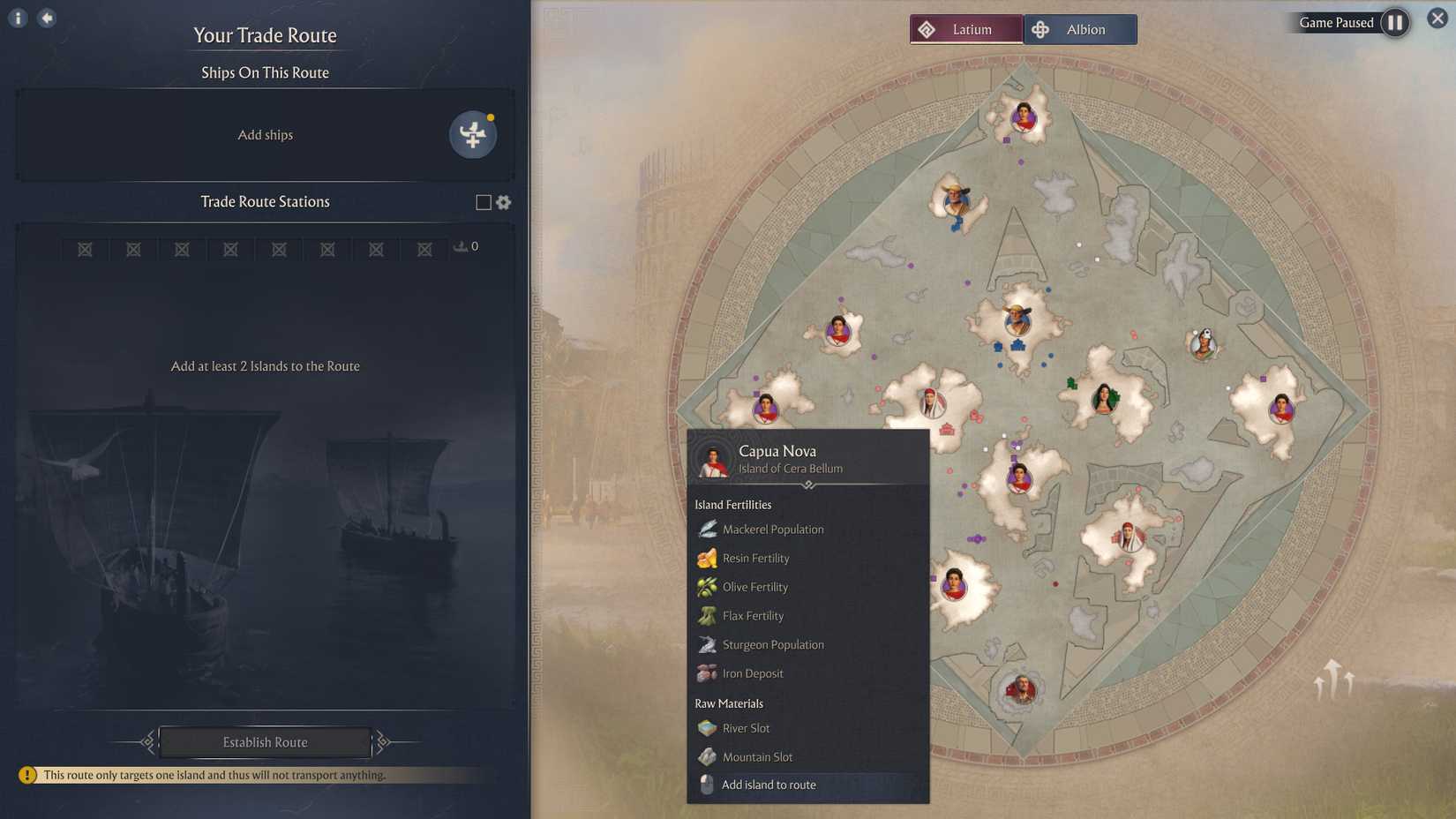This screenshot has width=1456, height=819.
Task: Click the Add ships icon
Action: tap(473, 134)
